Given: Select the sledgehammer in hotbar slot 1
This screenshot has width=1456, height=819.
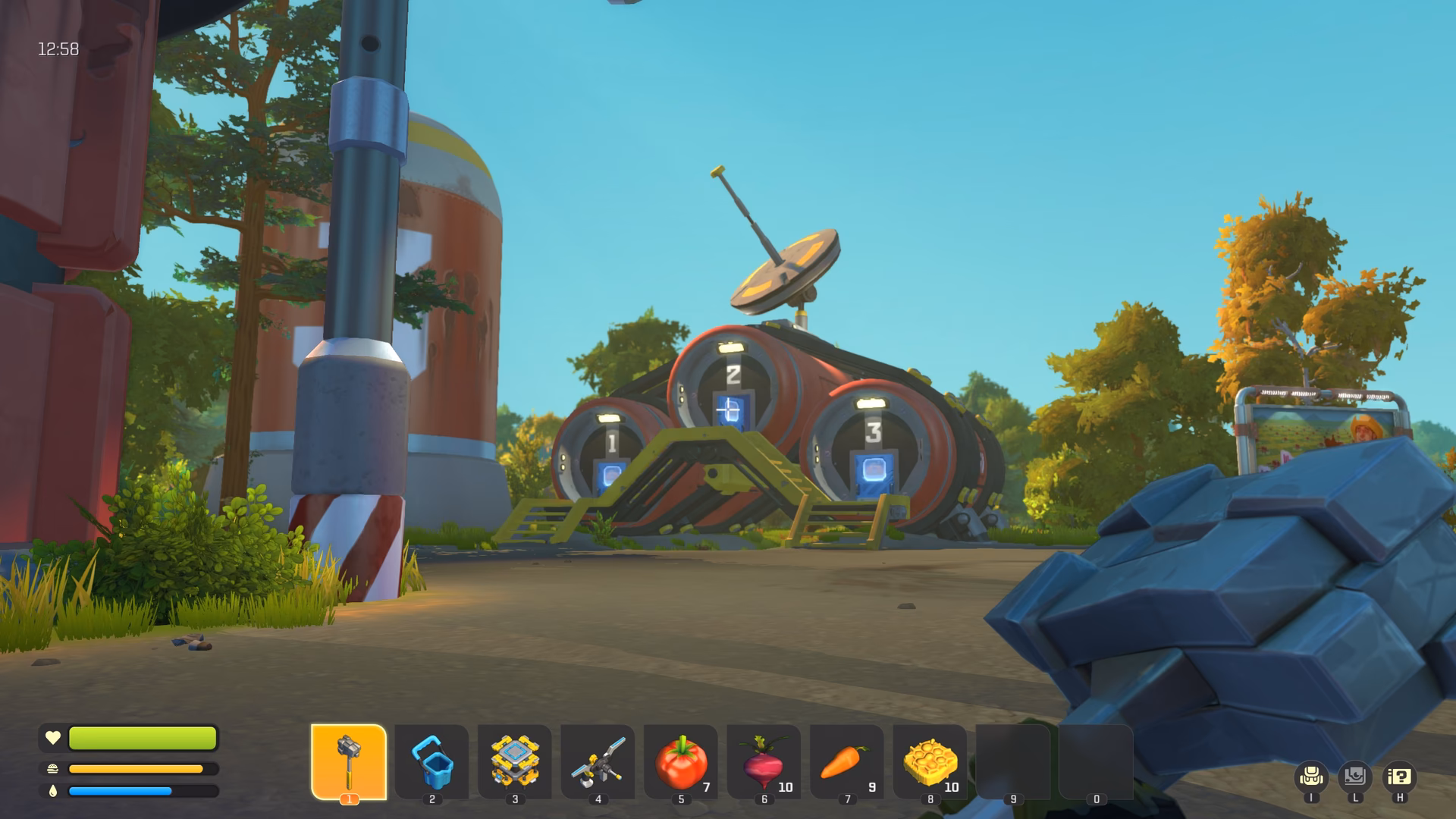Looking at the screenshot, I should pyautogui.click(x=349, y=762).
